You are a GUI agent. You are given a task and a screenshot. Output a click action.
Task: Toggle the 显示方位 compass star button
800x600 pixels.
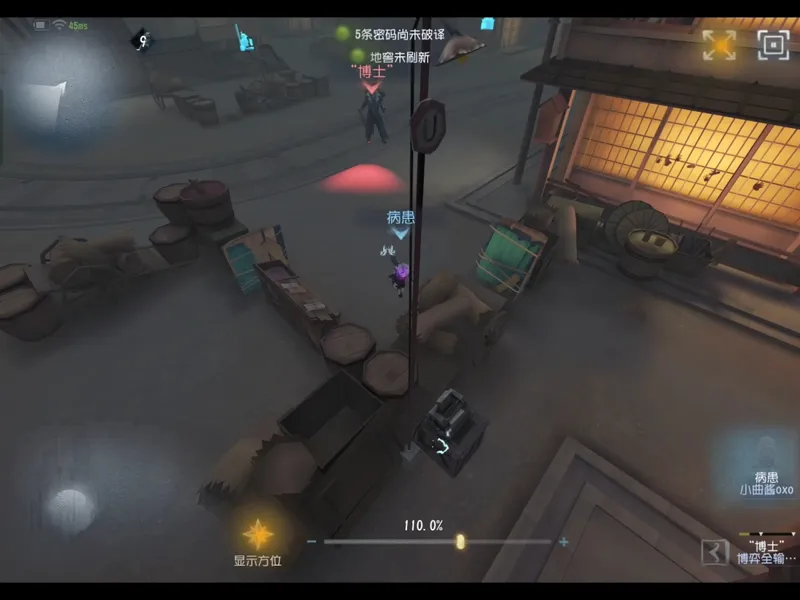tap(258, 533)
